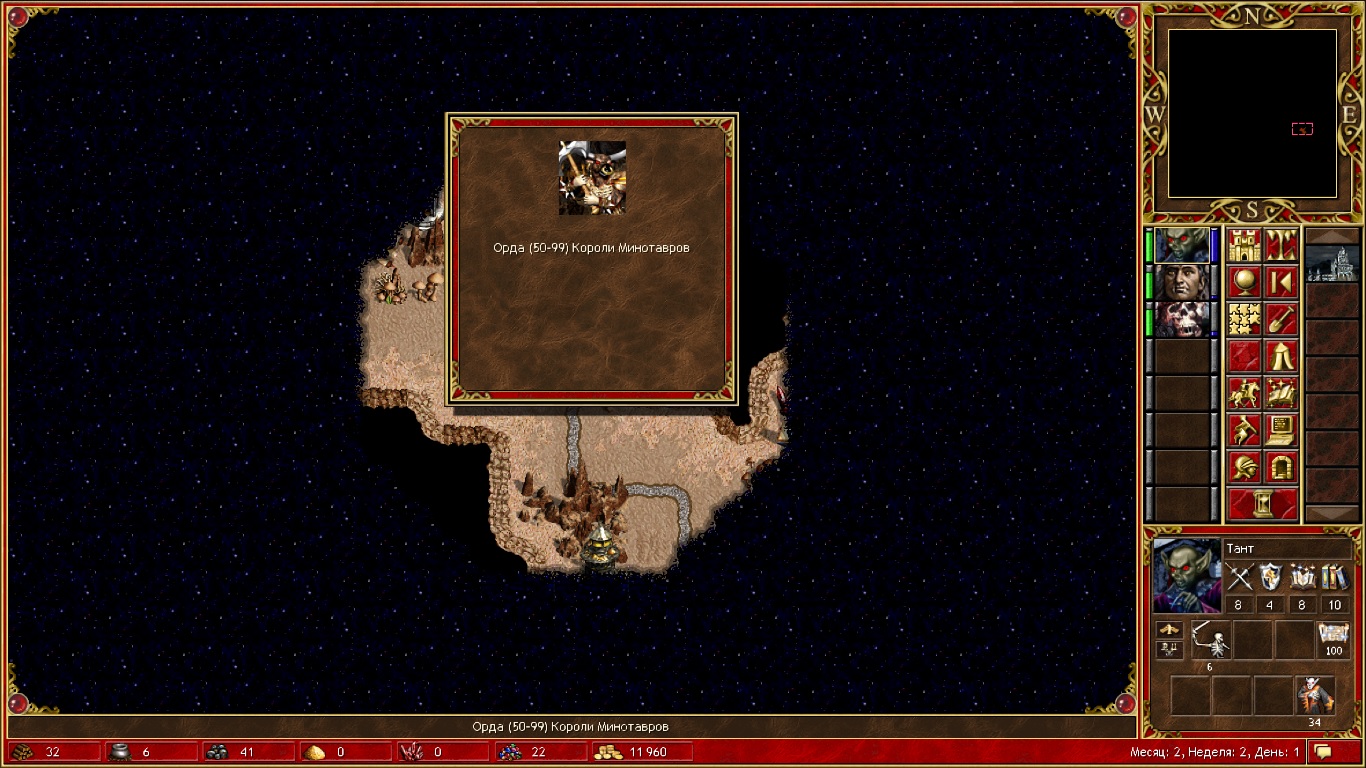
Task: Select the bearded human hero portrait
Action: pos(1181,283)
